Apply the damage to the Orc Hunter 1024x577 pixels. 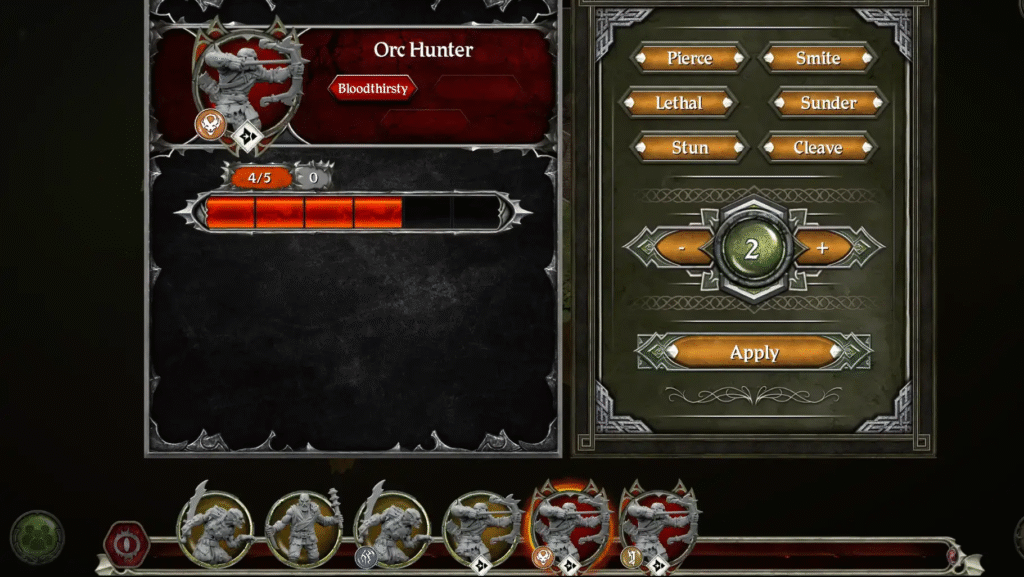(x=754, y=352)
